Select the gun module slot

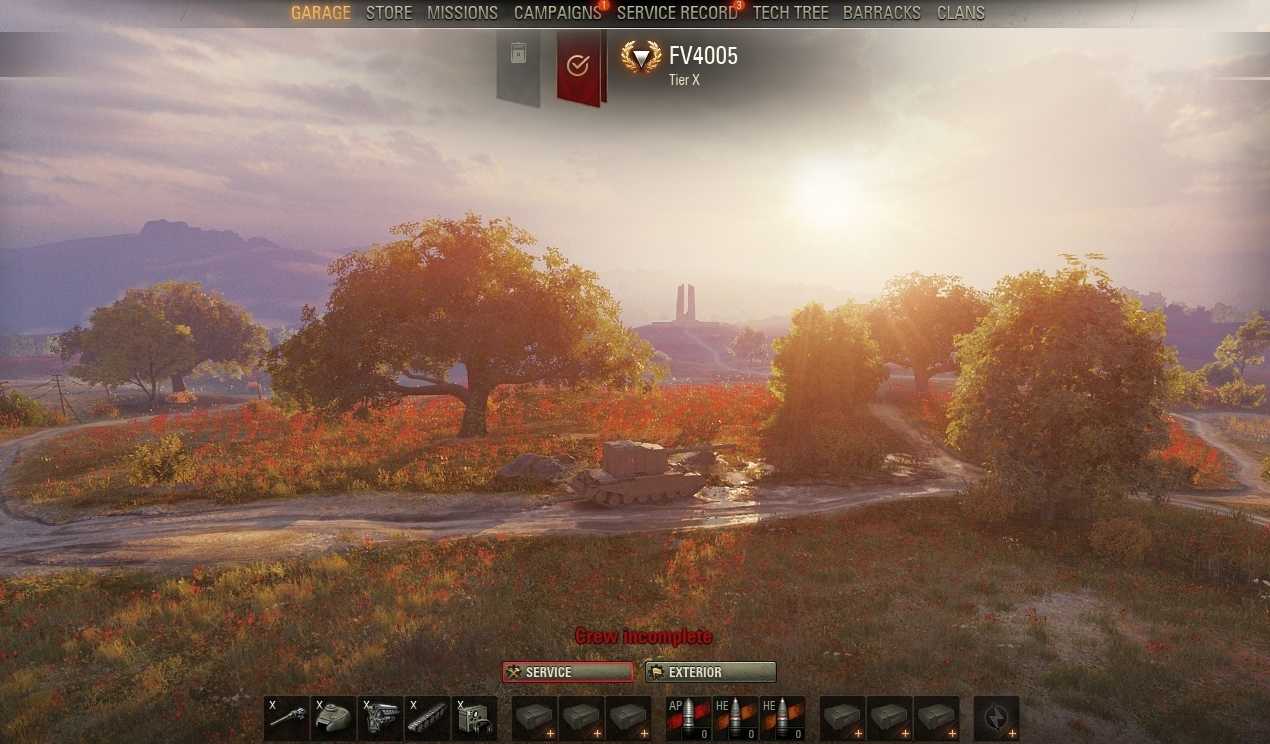[286, 718]
